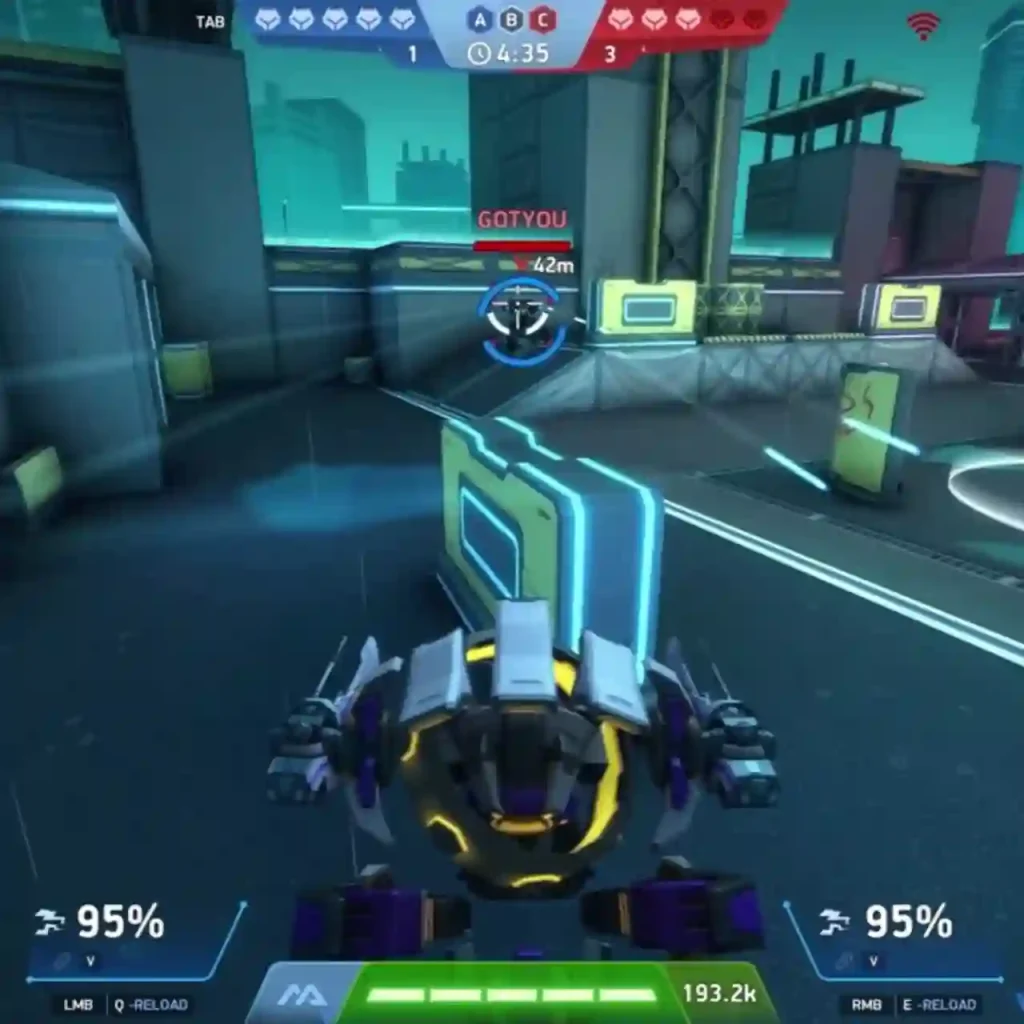Screen dimensions: 1024x1024
Task: Select capture point B indicator
Action: click(x=511, y=18)
